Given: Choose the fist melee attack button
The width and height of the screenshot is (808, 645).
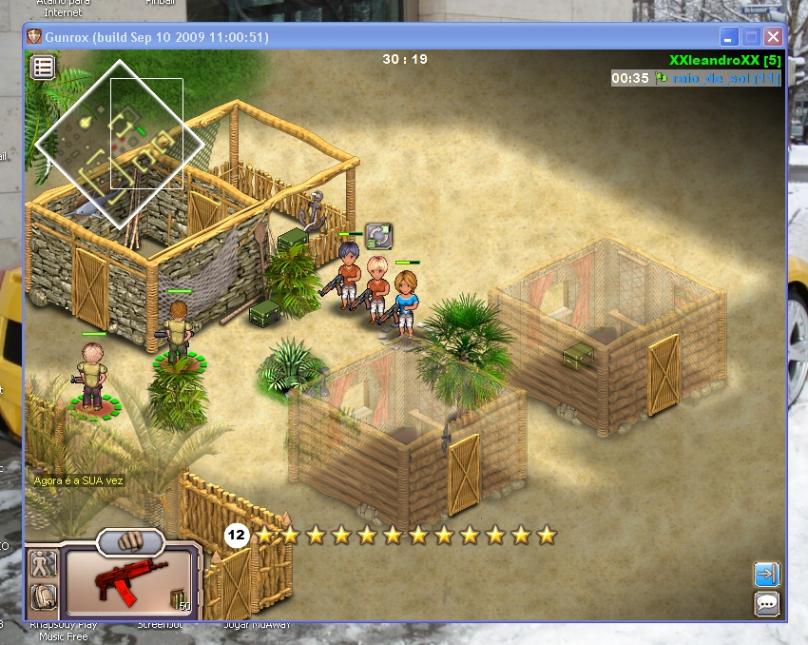Looking at the screenshot, I should [x=130, y=542].
